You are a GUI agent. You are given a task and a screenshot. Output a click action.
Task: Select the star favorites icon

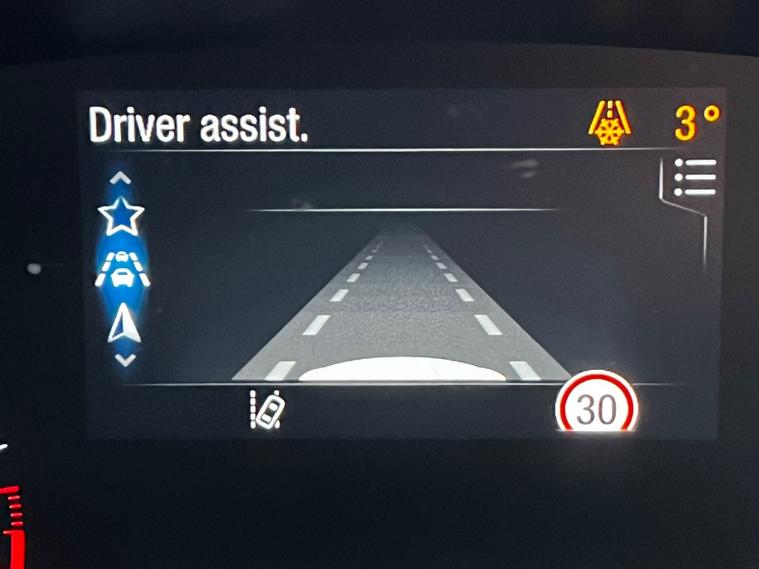point(121,216)
